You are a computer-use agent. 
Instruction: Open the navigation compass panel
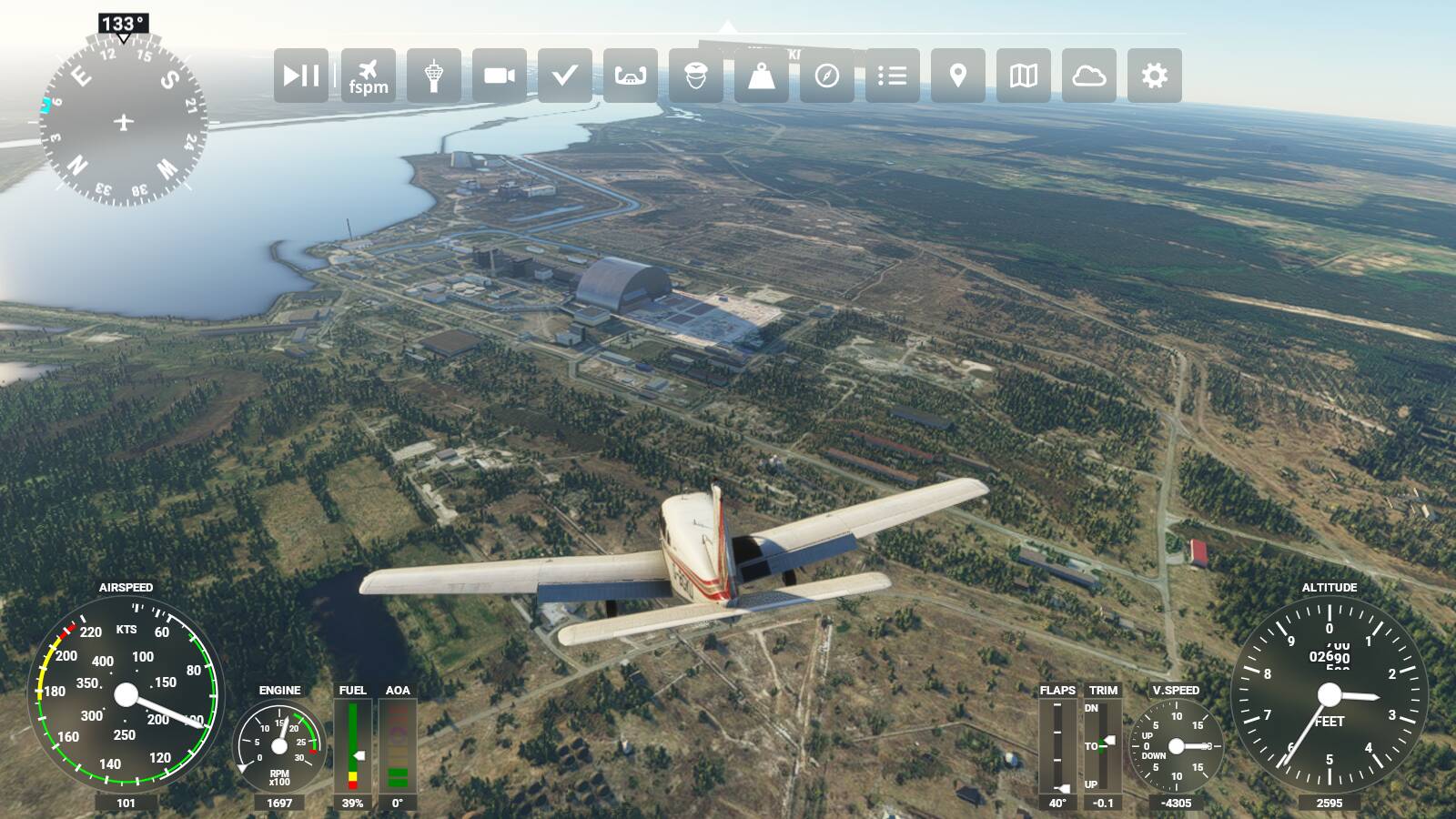(x=827, y=76)
